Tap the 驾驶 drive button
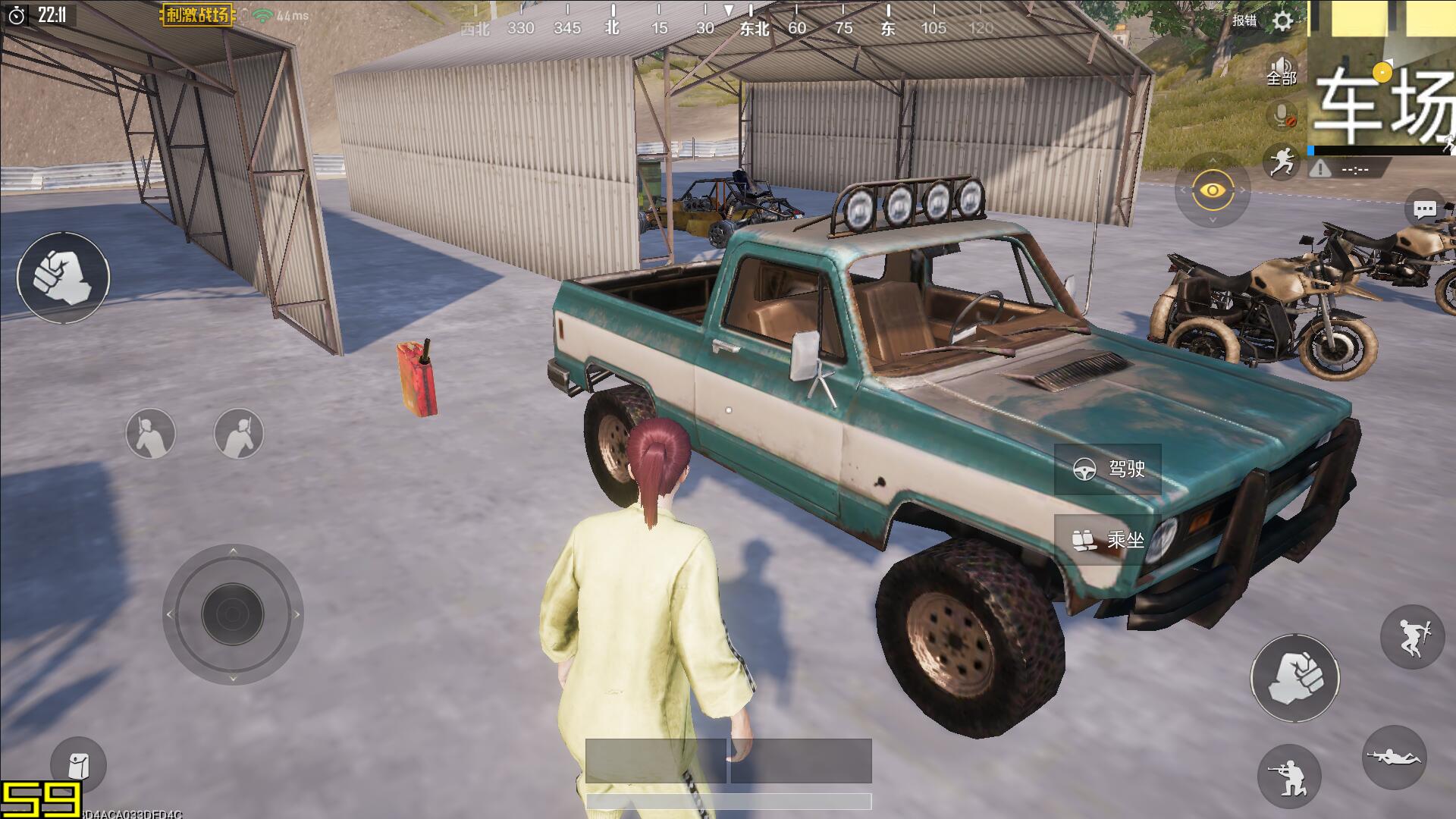 click(1108, 469)
